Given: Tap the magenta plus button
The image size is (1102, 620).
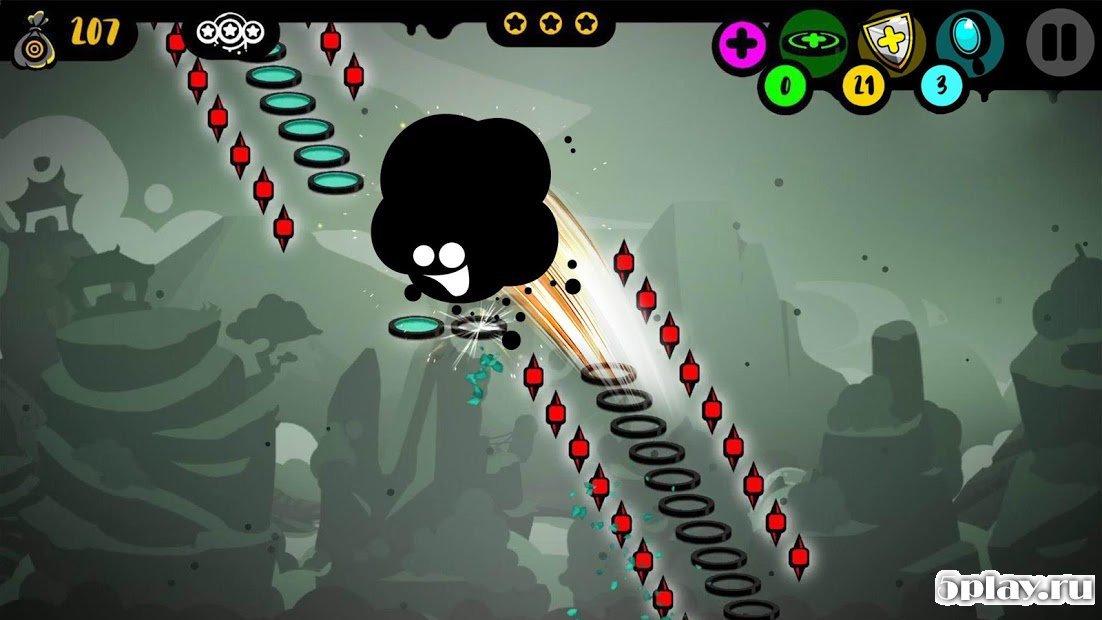Looking at the screenshot, I should click(740, 44).
